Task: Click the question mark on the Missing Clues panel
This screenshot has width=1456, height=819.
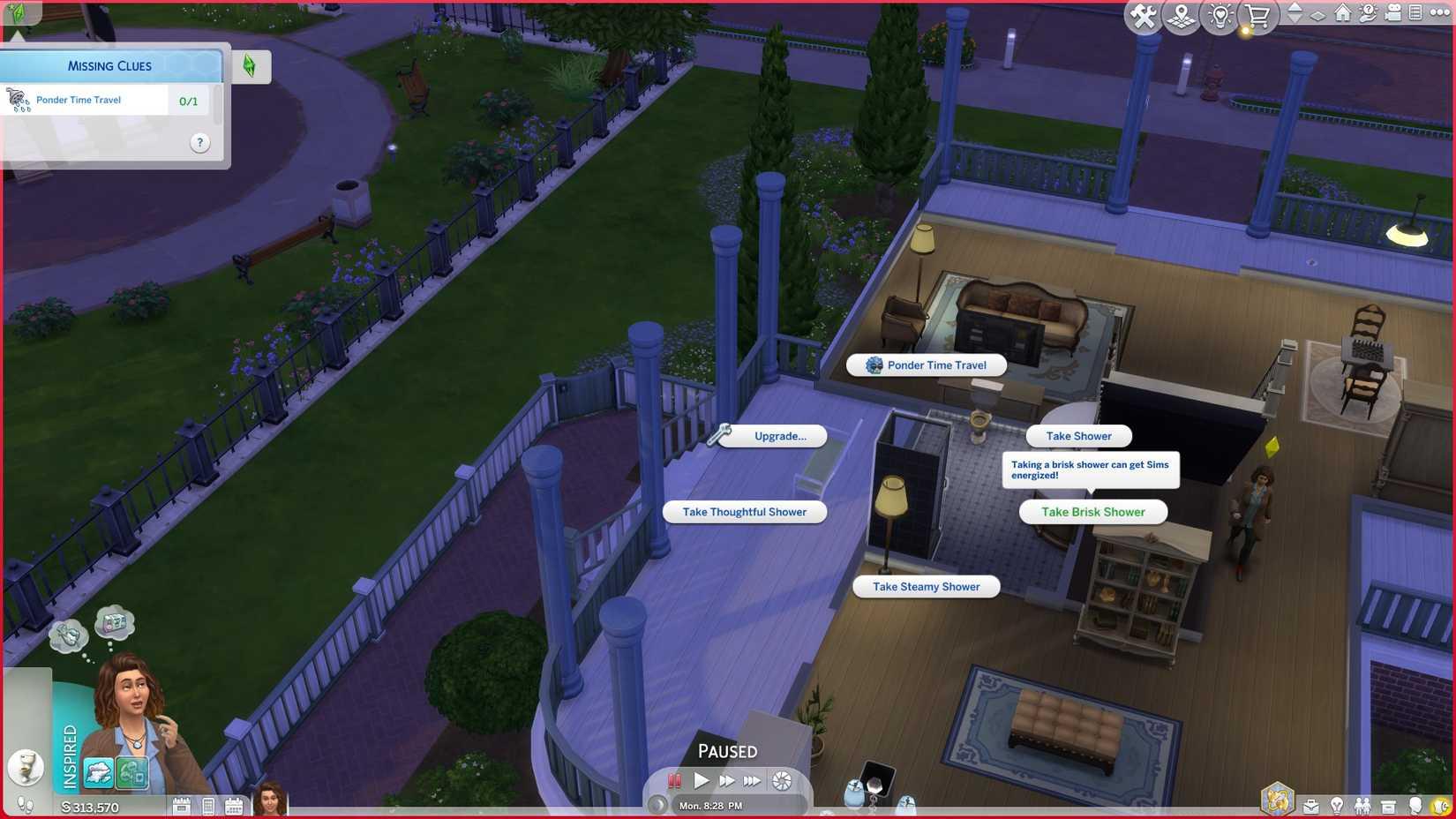Action: [199, 142]
